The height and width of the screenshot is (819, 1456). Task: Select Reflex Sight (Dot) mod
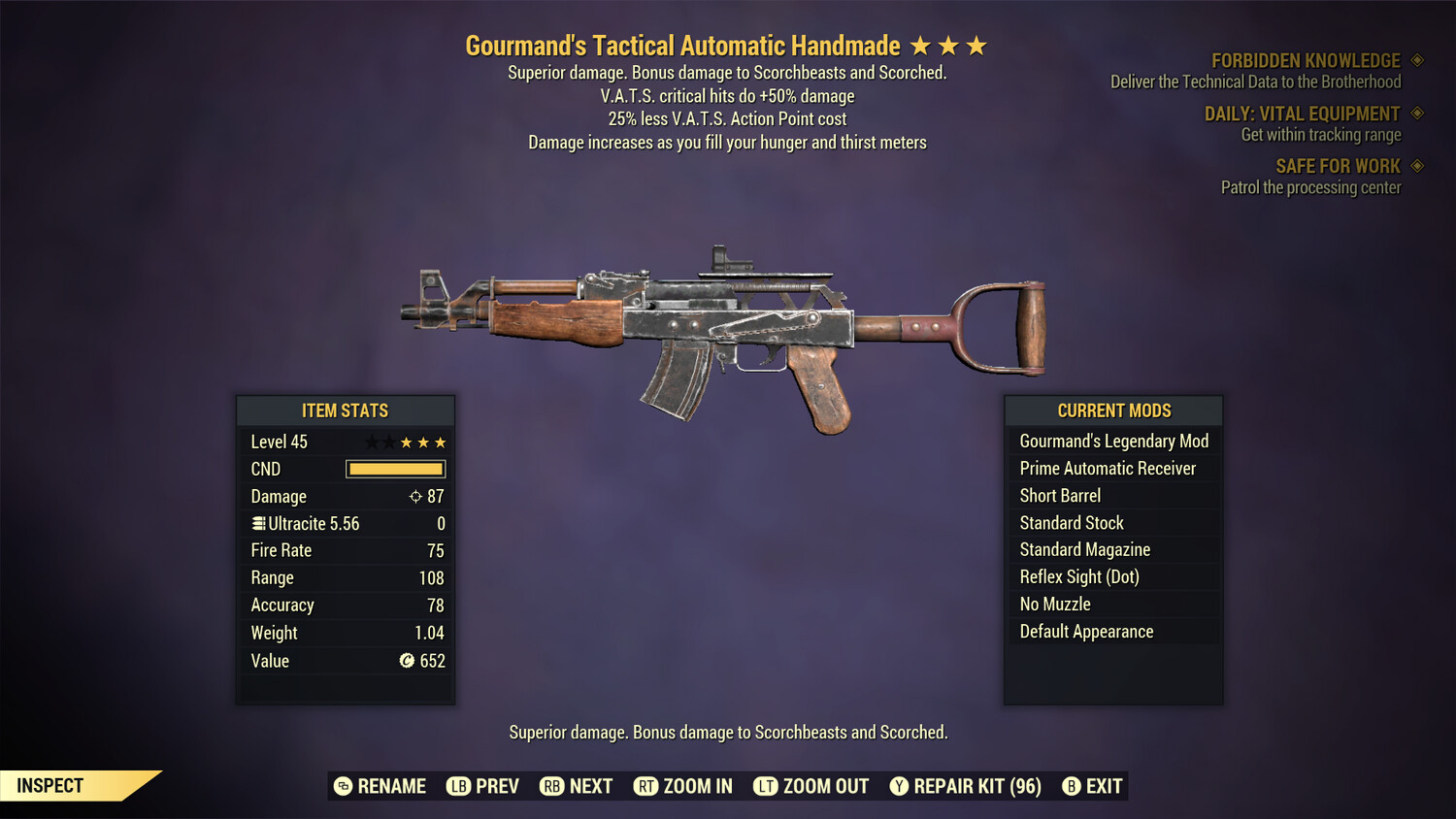tap(1079, 577)
